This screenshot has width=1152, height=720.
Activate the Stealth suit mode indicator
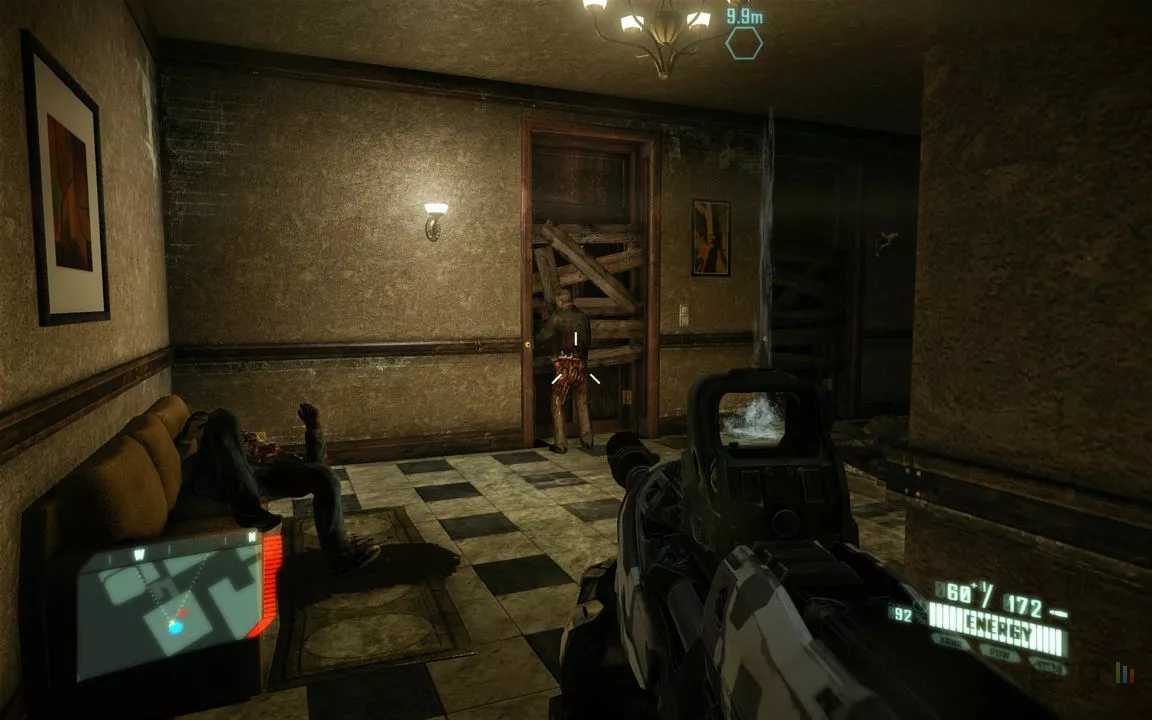1044,665
